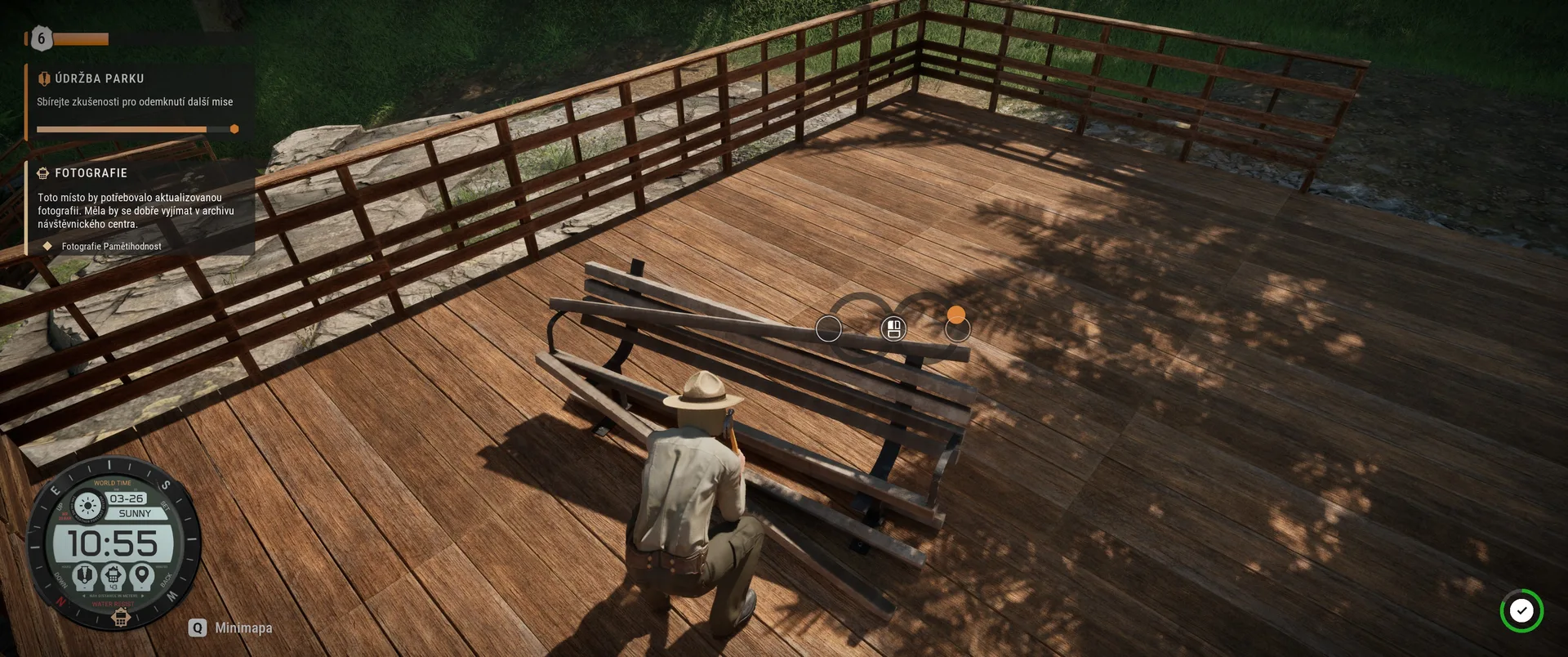
Task: Click the sunny weather forecast icon
Action: tap(87, 506)
